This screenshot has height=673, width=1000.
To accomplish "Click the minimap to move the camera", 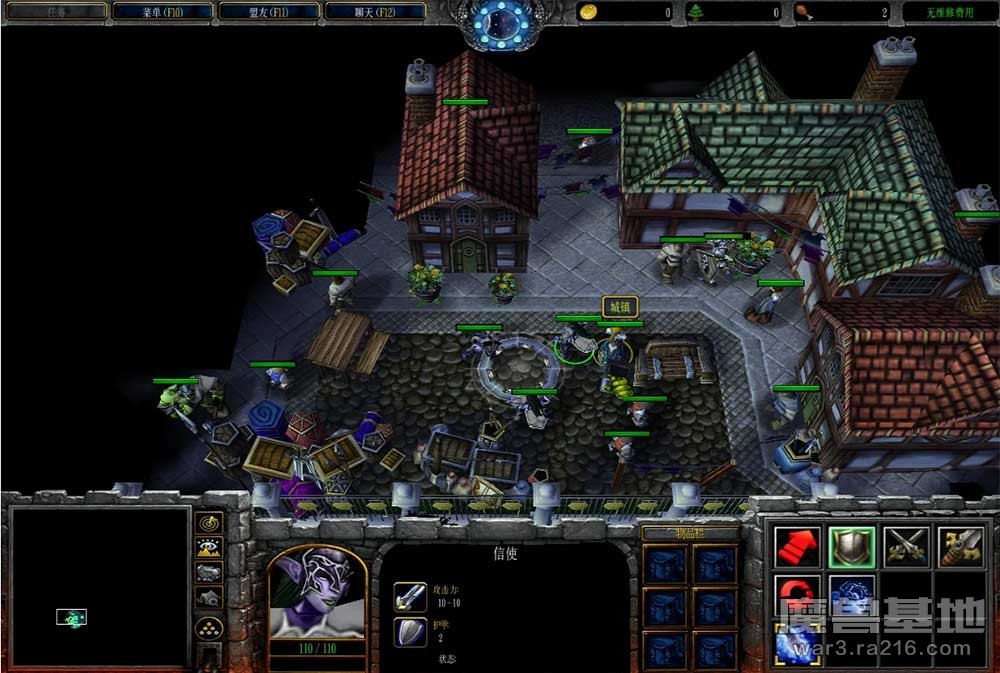I will 98,585.
